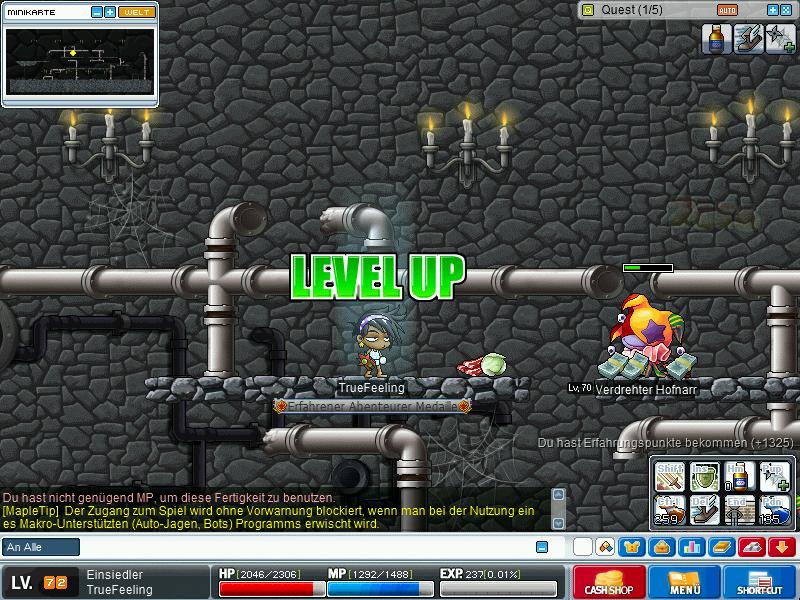Select the 'An Alle' chat target
Screen dimensions: 800x600
(x=41, y=547)
